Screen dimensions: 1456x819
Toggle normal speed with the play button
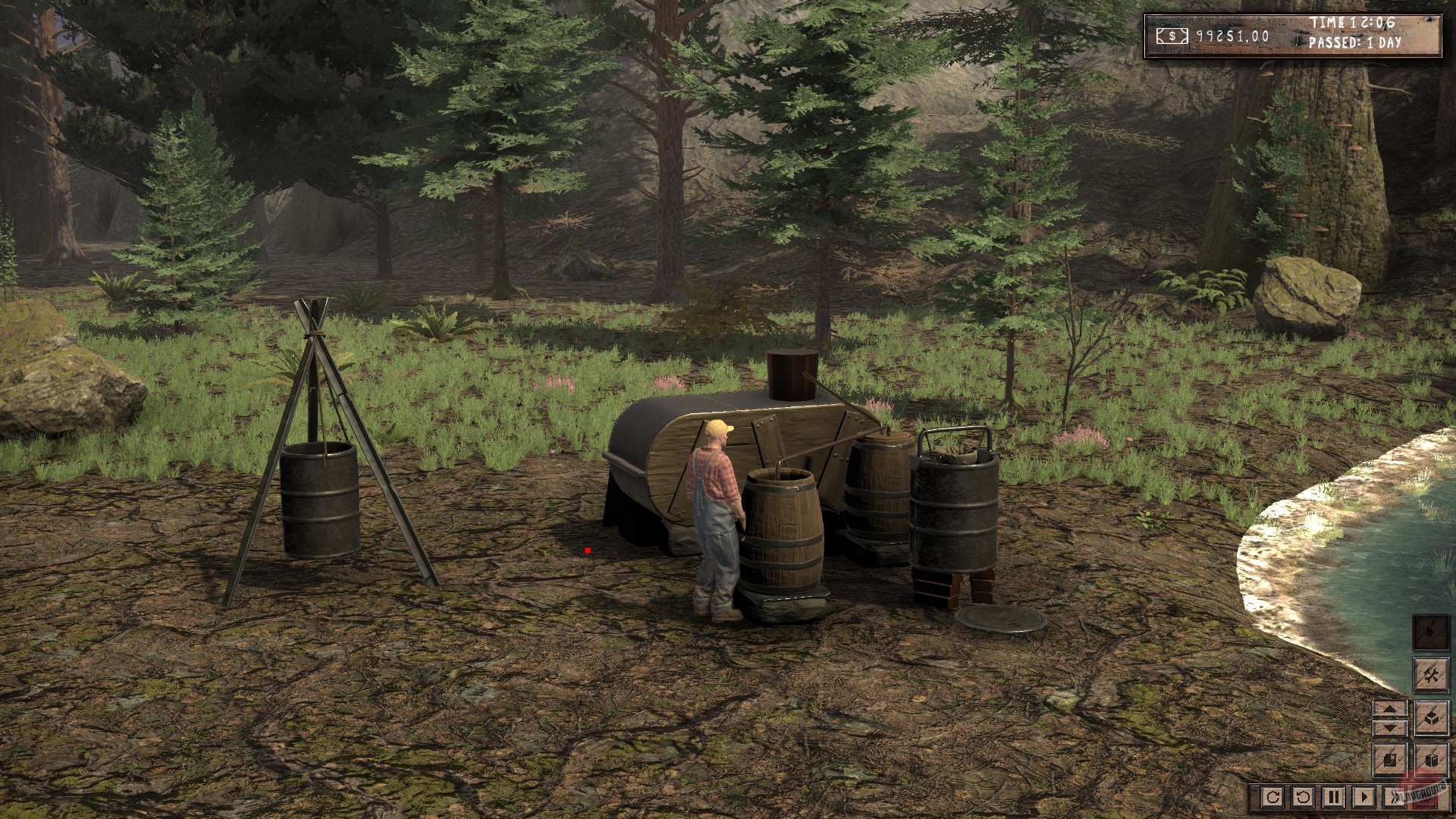tap(1364, 797)
